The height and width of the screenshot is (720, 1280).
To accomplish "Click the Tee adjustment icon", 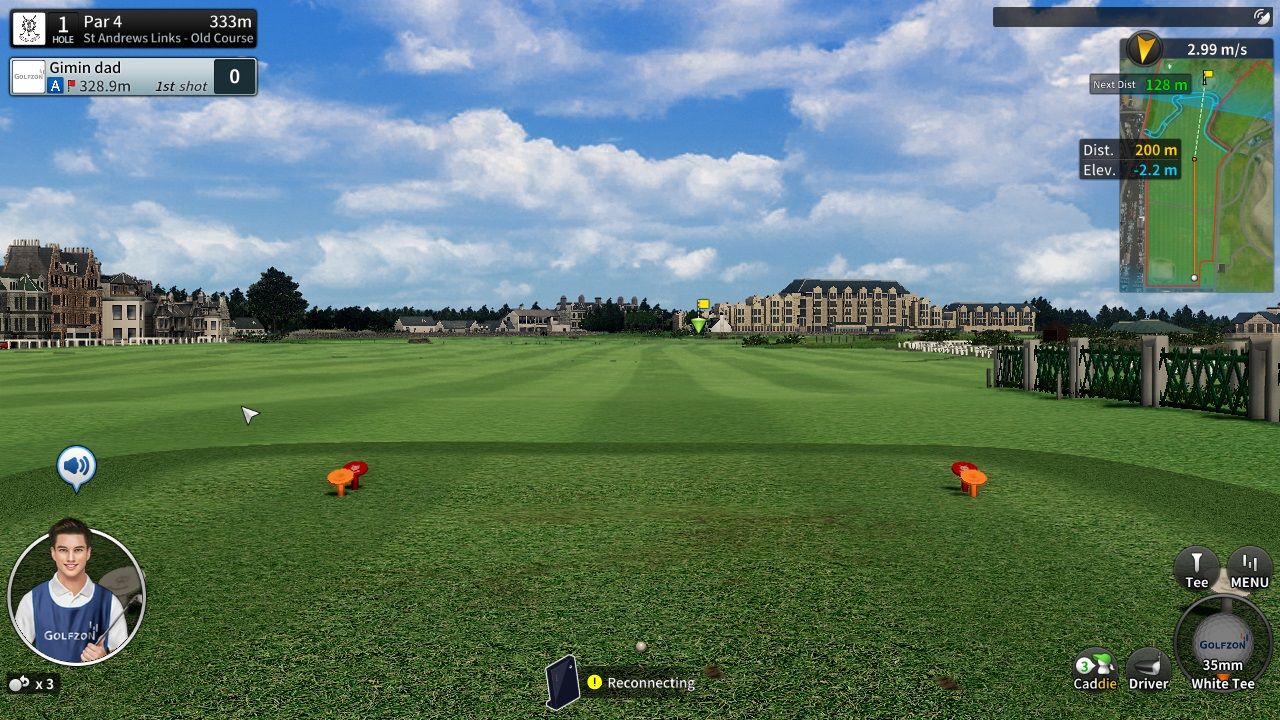I will (1196, 566).
